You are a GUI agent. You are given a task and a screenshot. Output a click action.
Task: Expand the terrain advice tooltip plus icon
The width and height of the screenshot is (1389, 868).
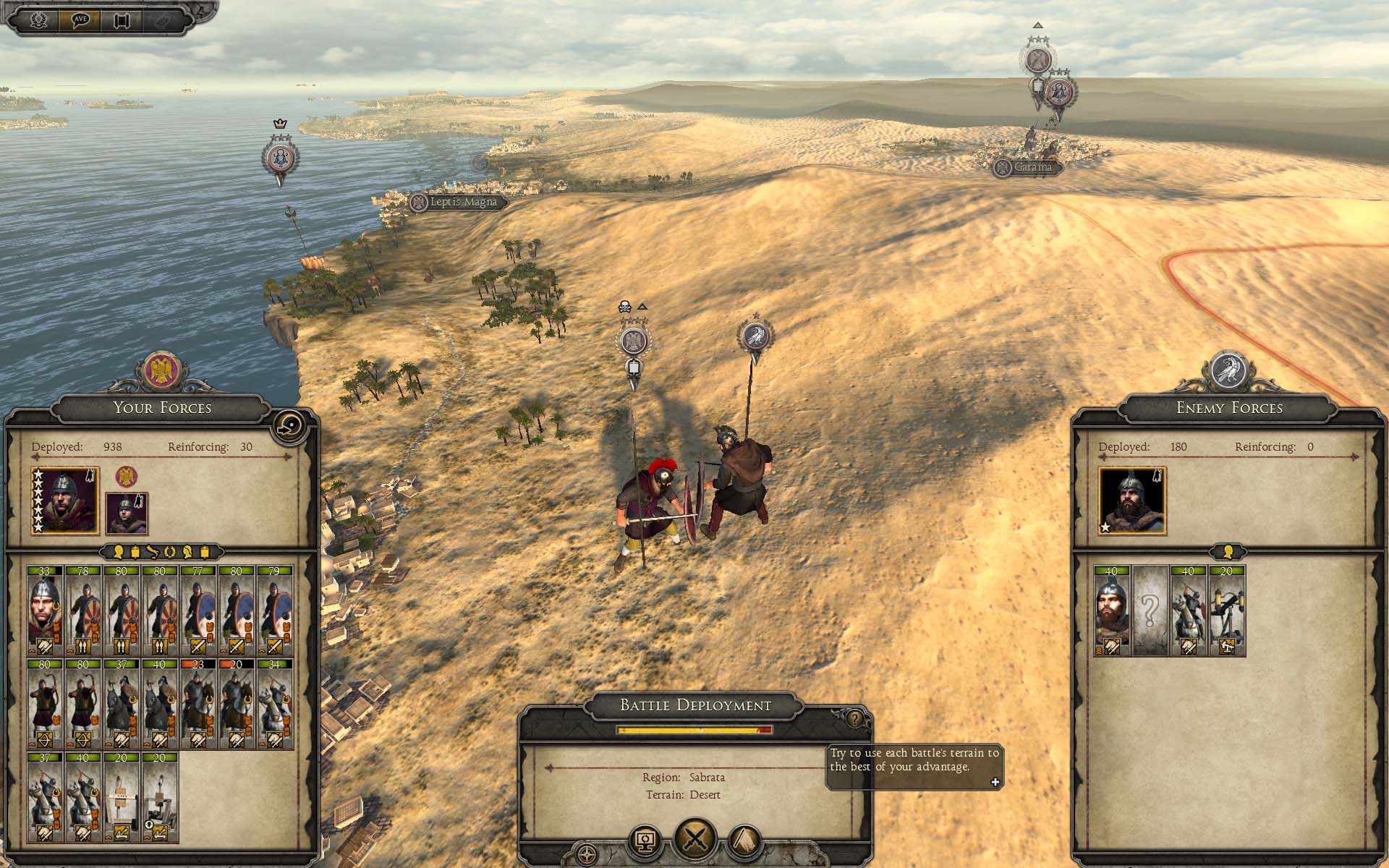(995, 782)
